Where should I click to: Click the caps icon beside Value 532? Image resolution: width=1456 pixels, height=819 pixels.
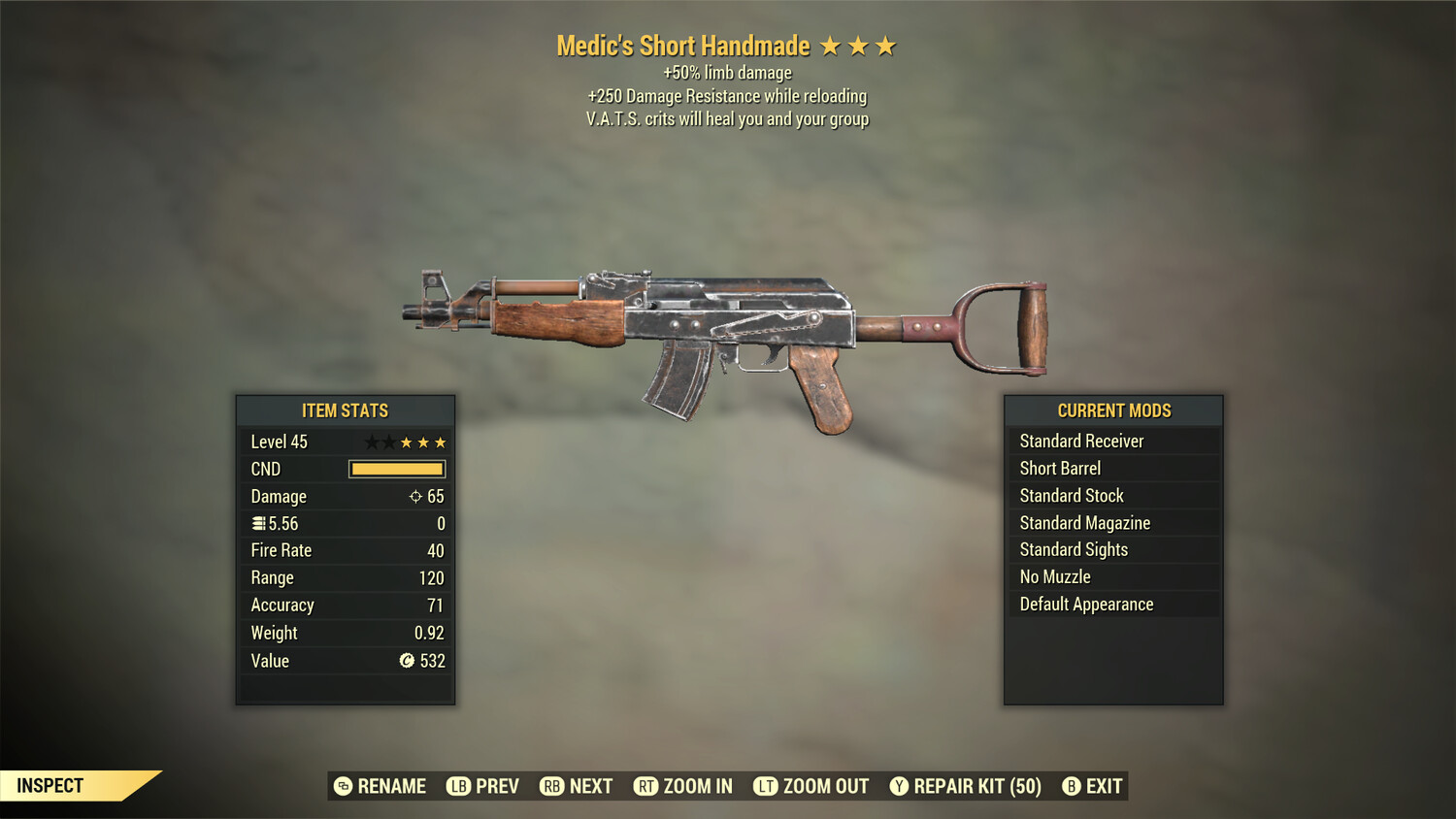pyautogui.click(x=409, y=661)
